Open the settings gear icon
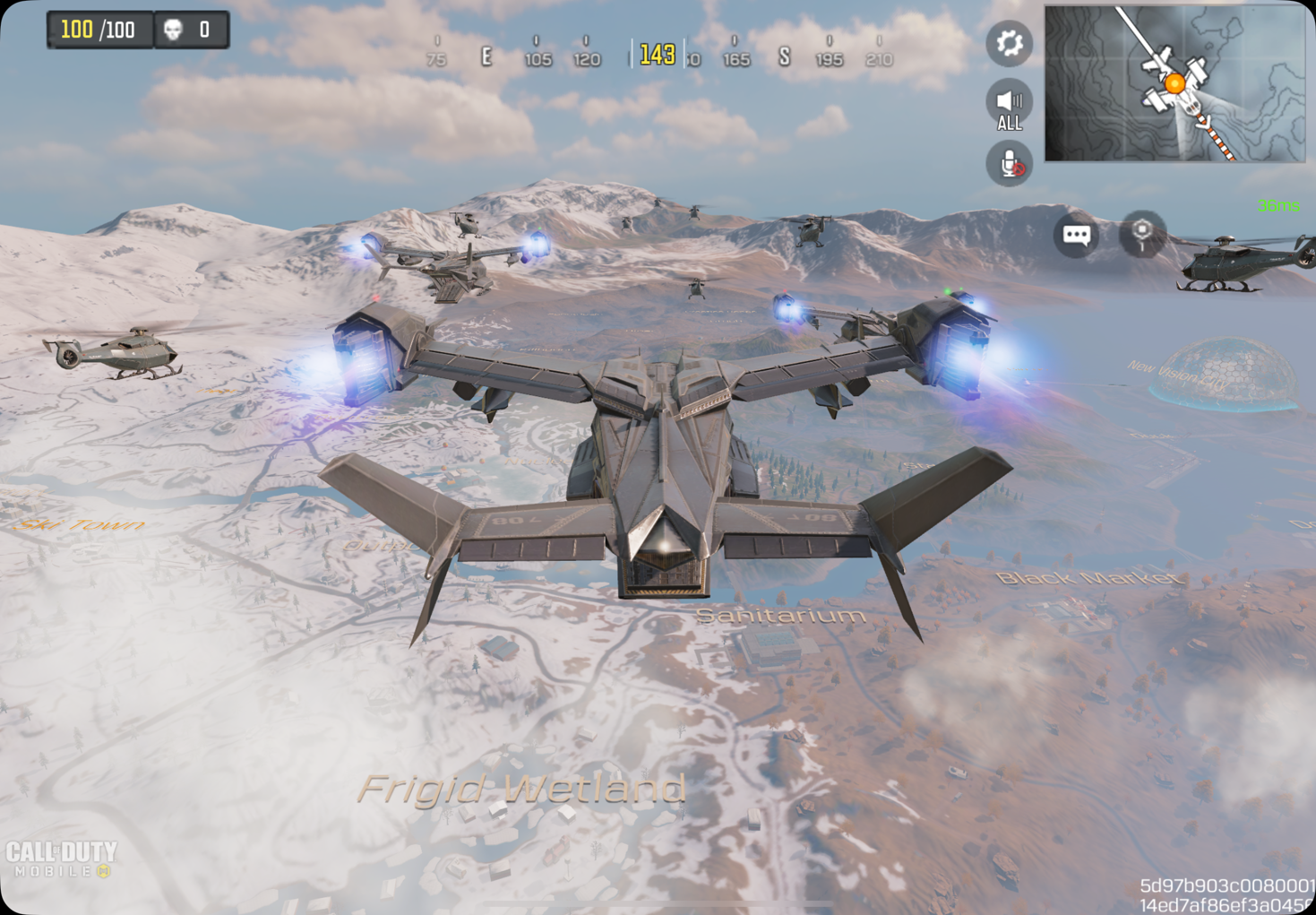Viewport: 1316px width, 915px height. tap(1009, 43)
